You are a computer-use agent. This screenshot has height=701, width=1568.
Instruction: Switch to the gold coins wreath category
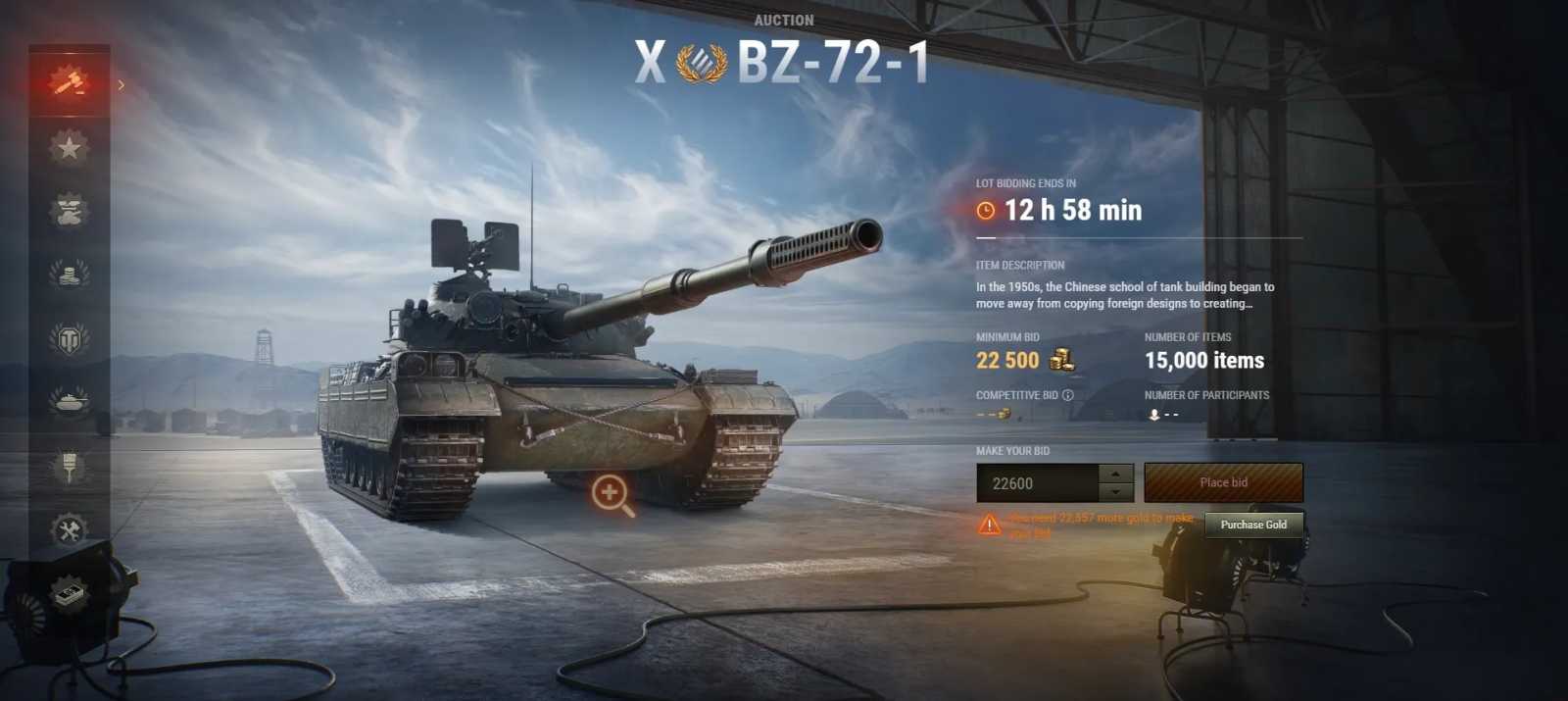coord(69,274)
